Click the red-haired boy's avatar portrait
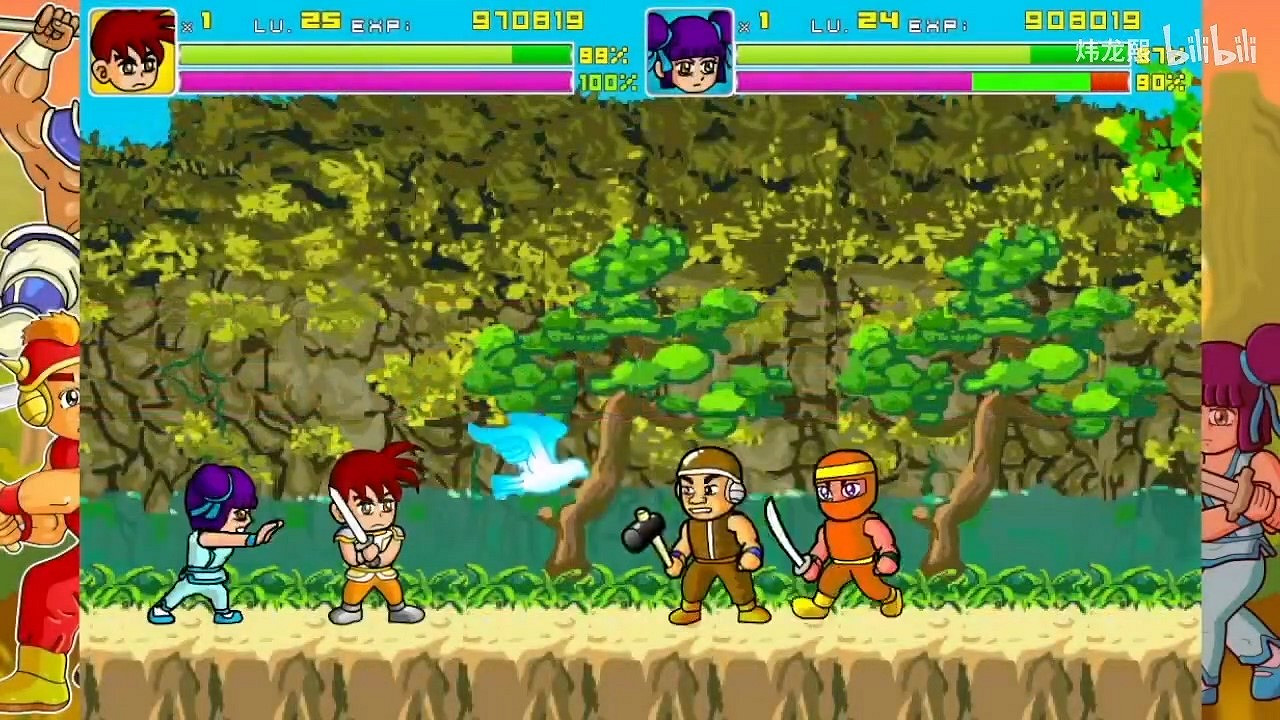This screenshot has height=720, width=1280. point(132,48)
